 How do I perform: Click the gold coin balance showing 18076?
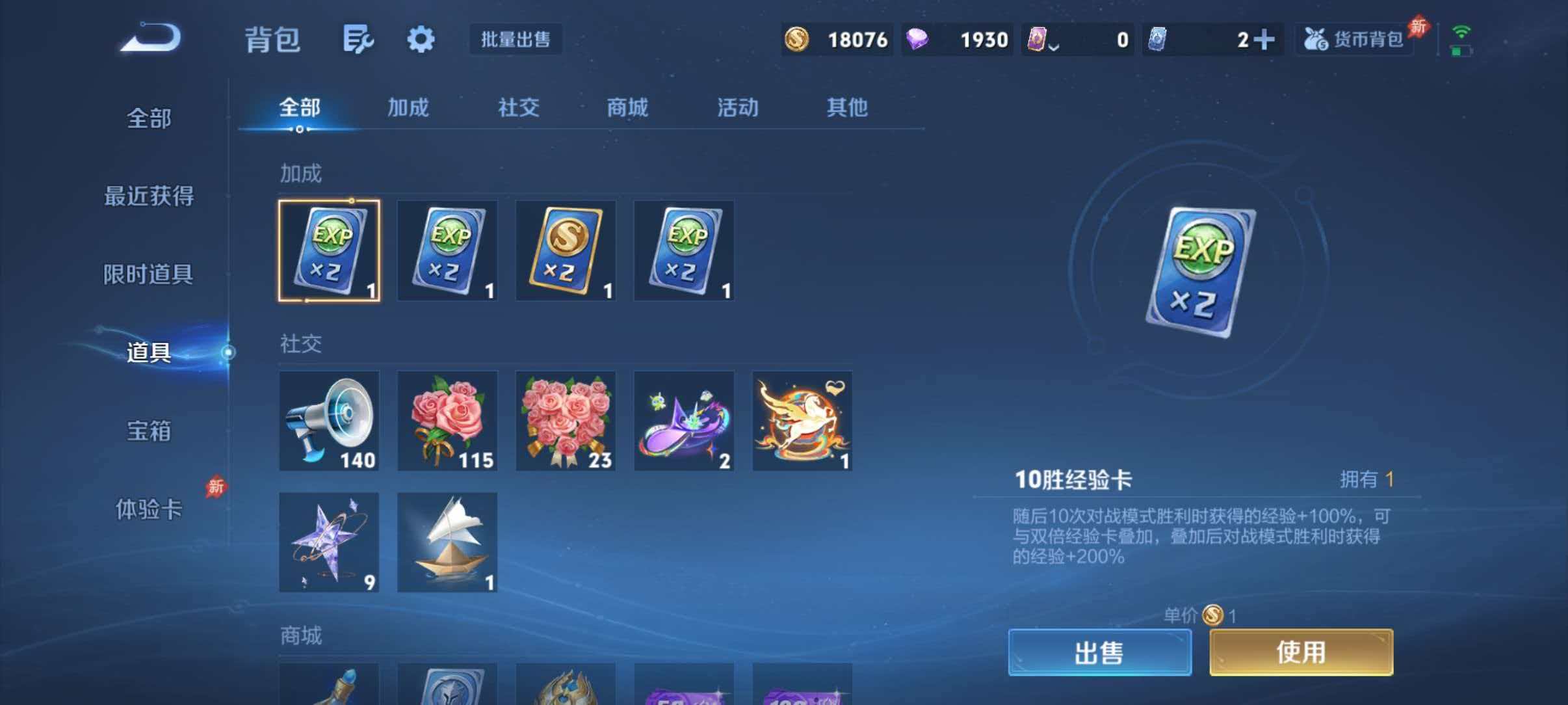(x=835, y=39)
